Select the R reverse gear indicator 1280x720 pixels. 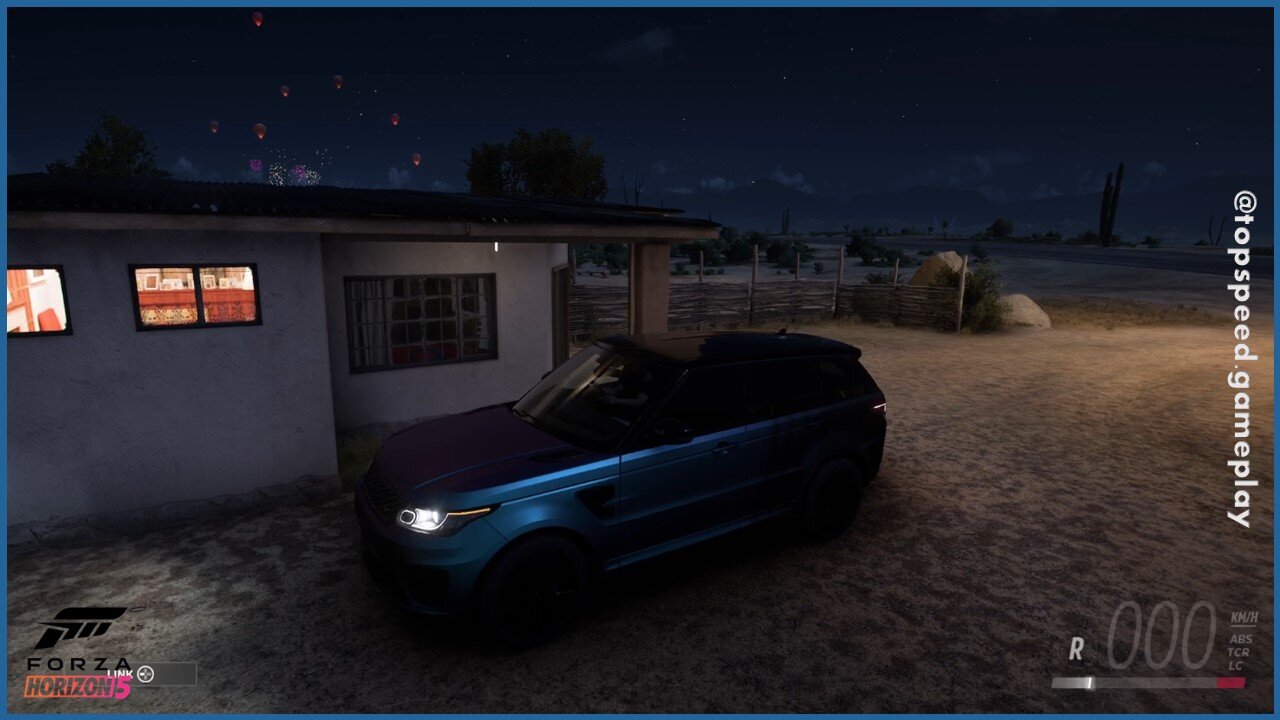[1077, 649]
